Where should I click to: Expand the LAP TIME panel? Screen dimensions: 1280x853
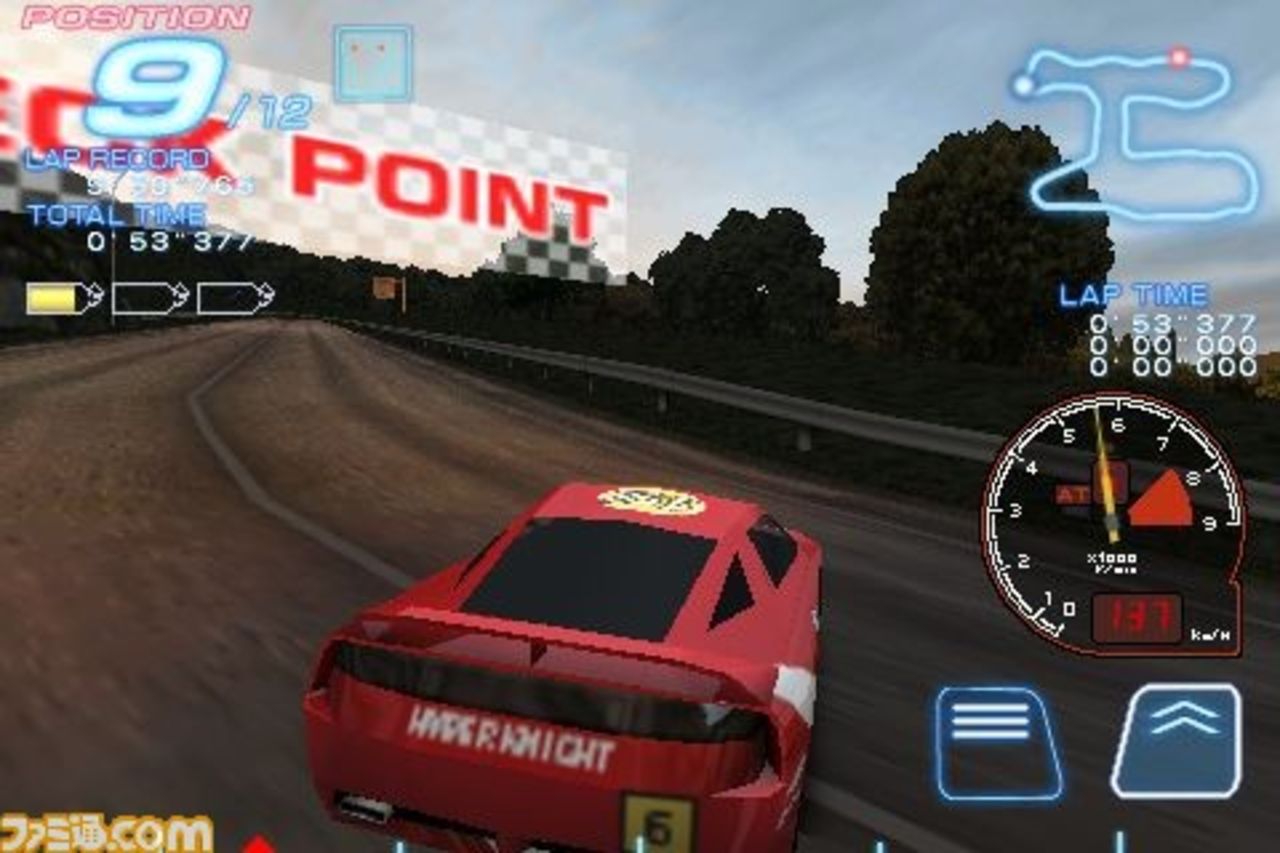(x=1135, y=296)
